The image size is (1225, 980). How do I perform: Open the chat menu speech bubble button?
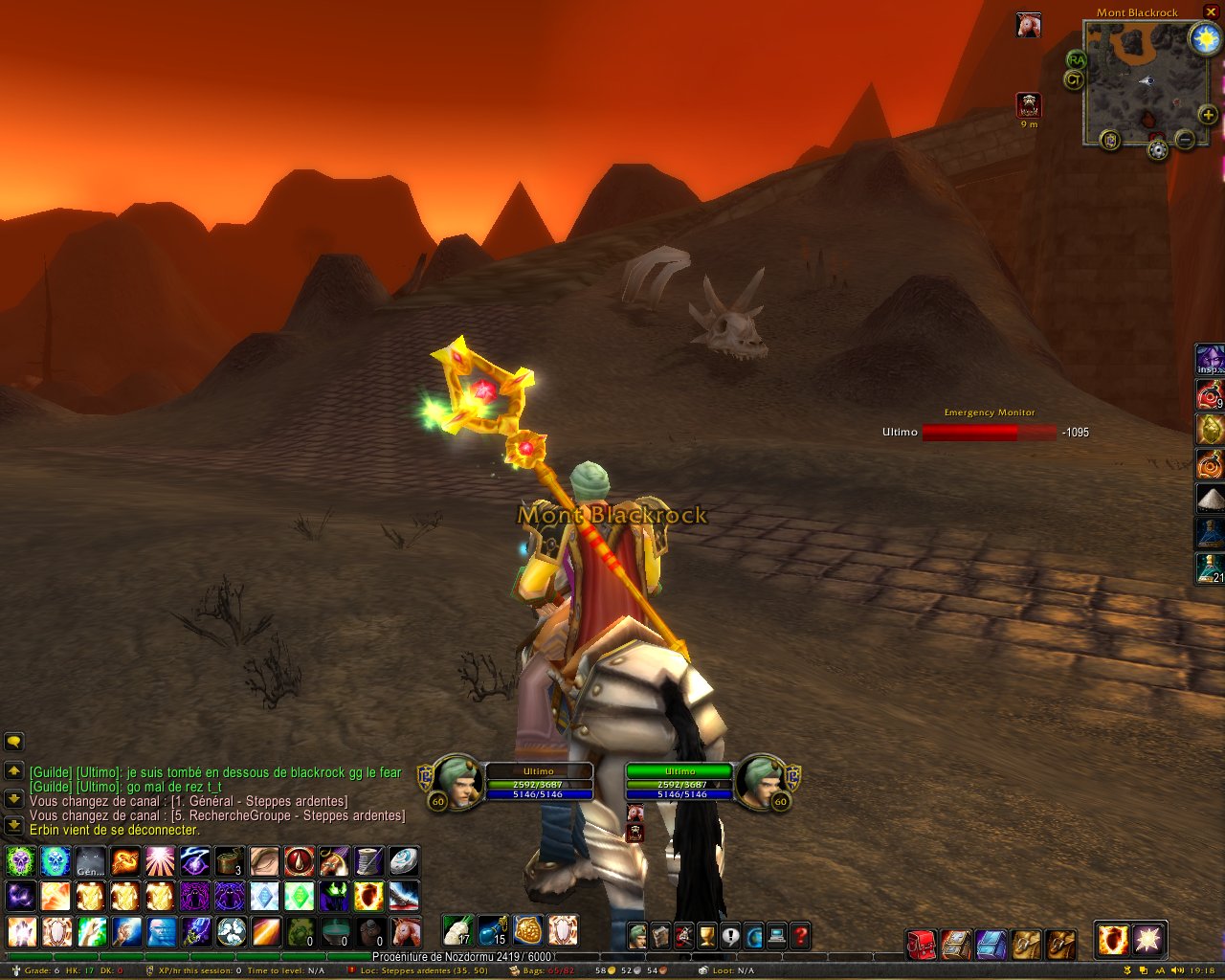(13, 742)
